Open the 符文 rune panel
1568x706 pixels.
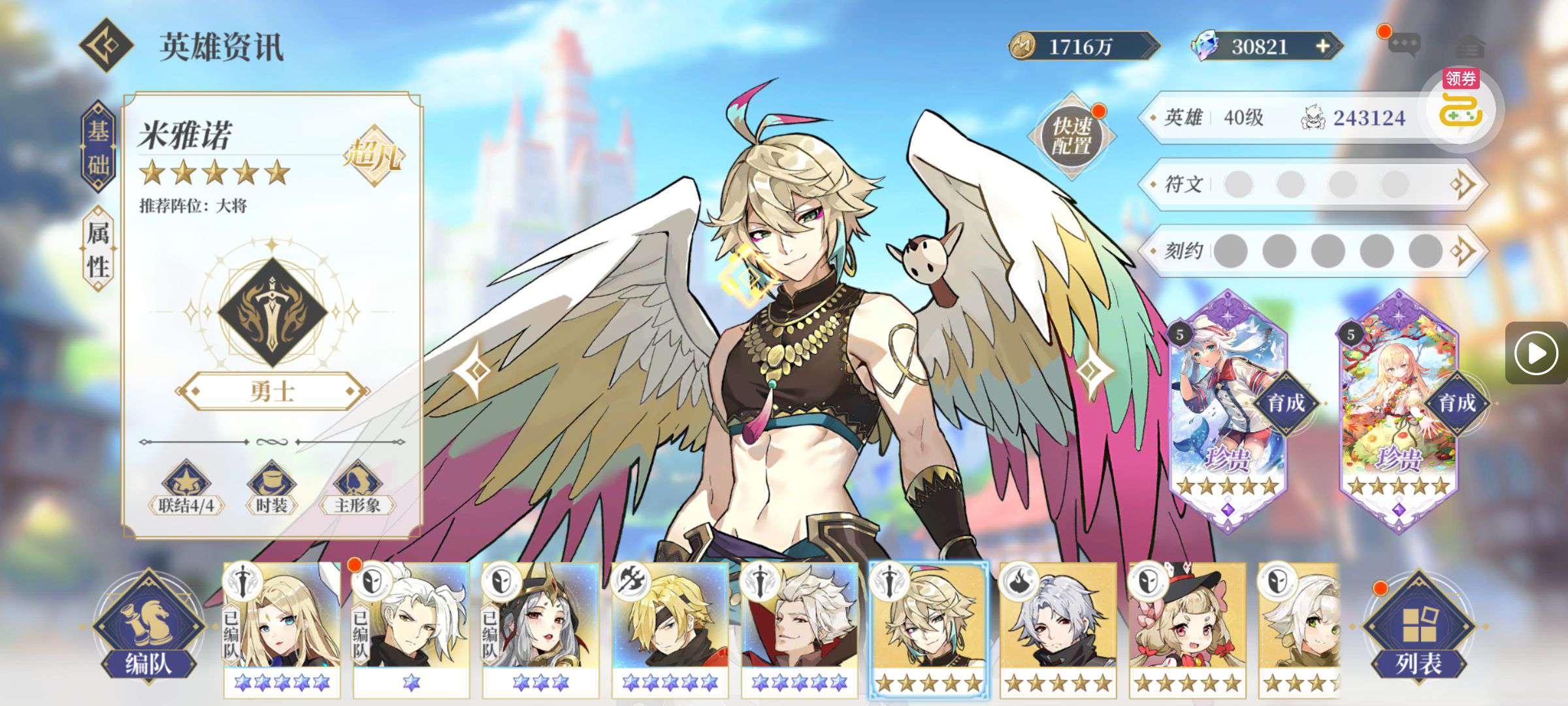(1313, 184)
